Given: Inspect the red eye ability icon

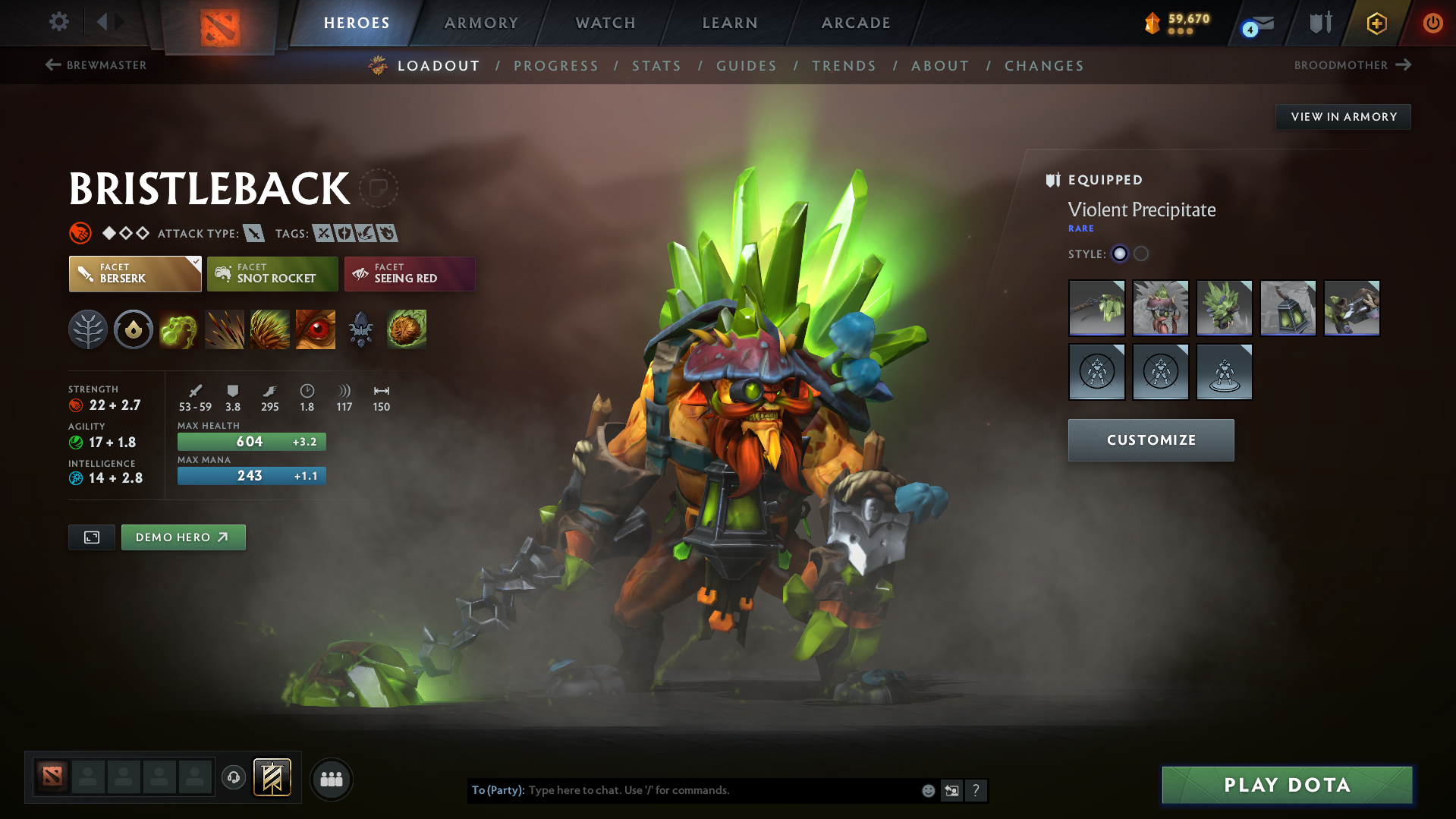Looking at the screenshot, I should pyautogui.click(x=316, y=329).
